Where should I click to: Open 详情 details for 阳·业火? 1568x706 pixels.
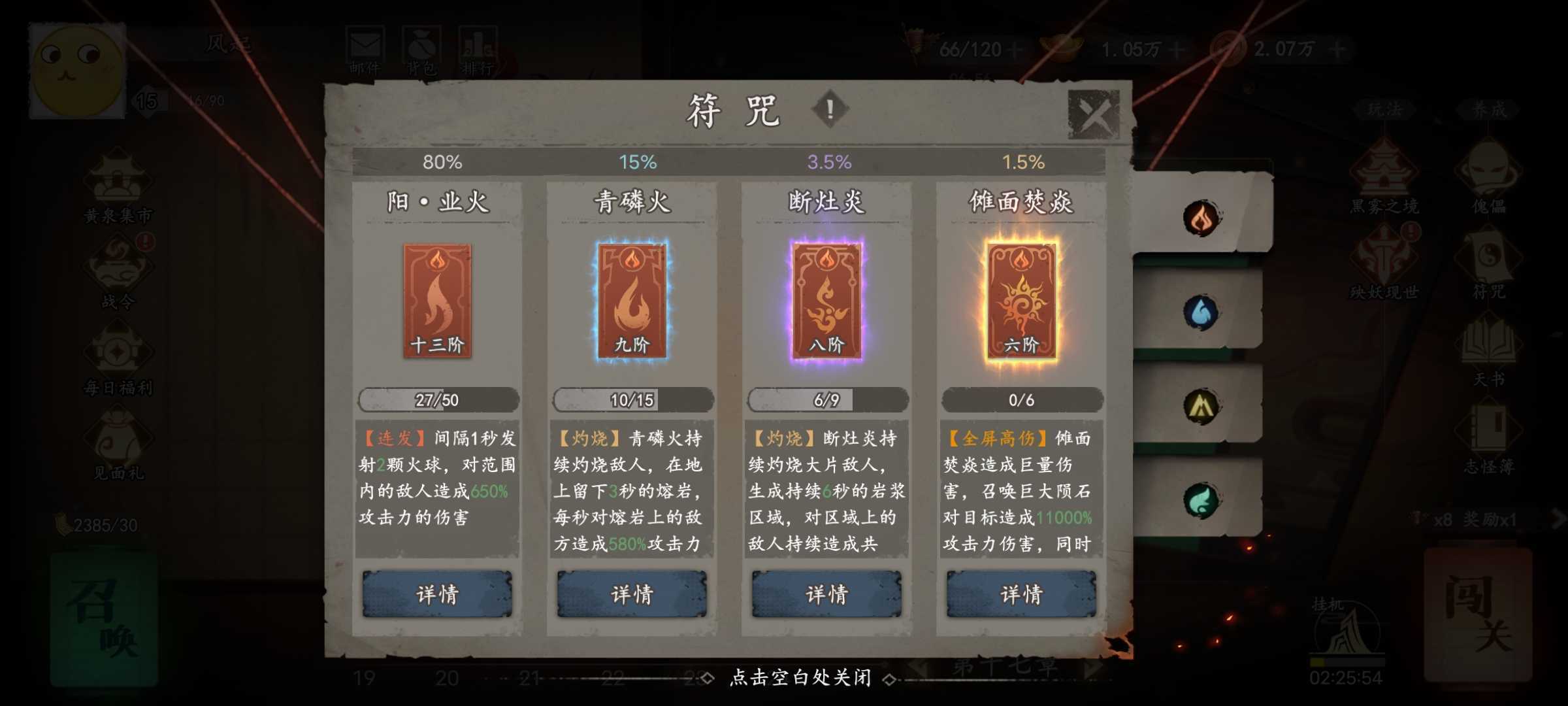tap(436, 595)
